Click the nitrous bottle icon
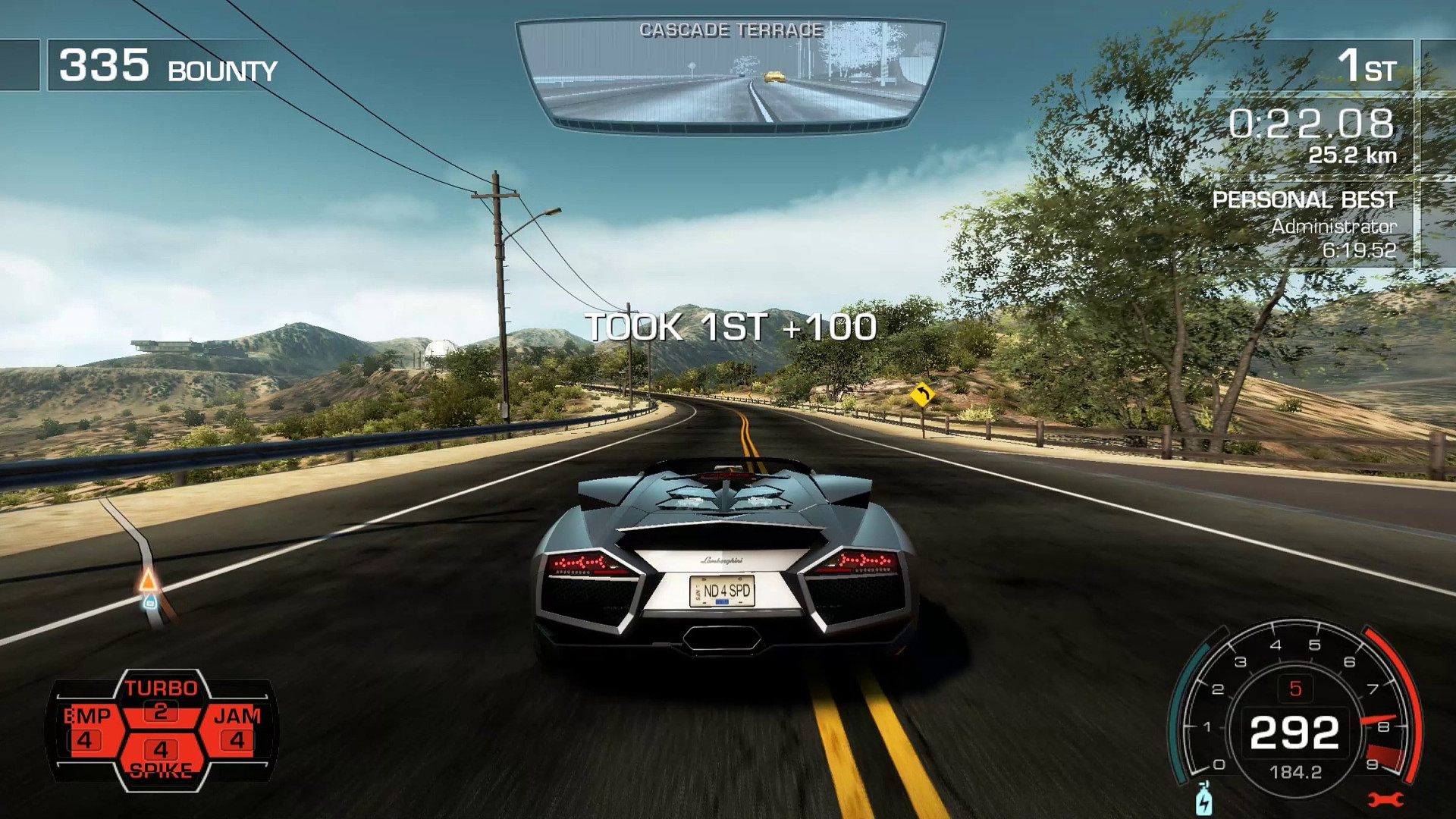The height and width of the screenshot is (819, 1456). [x=1203, y=800]
